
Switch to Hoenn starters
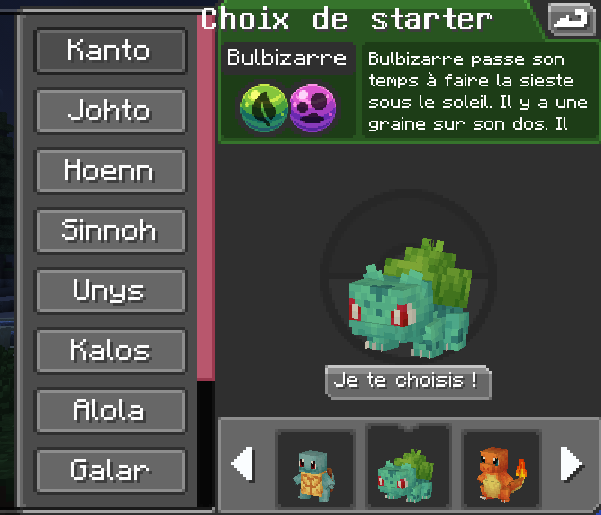pos(110,170)
